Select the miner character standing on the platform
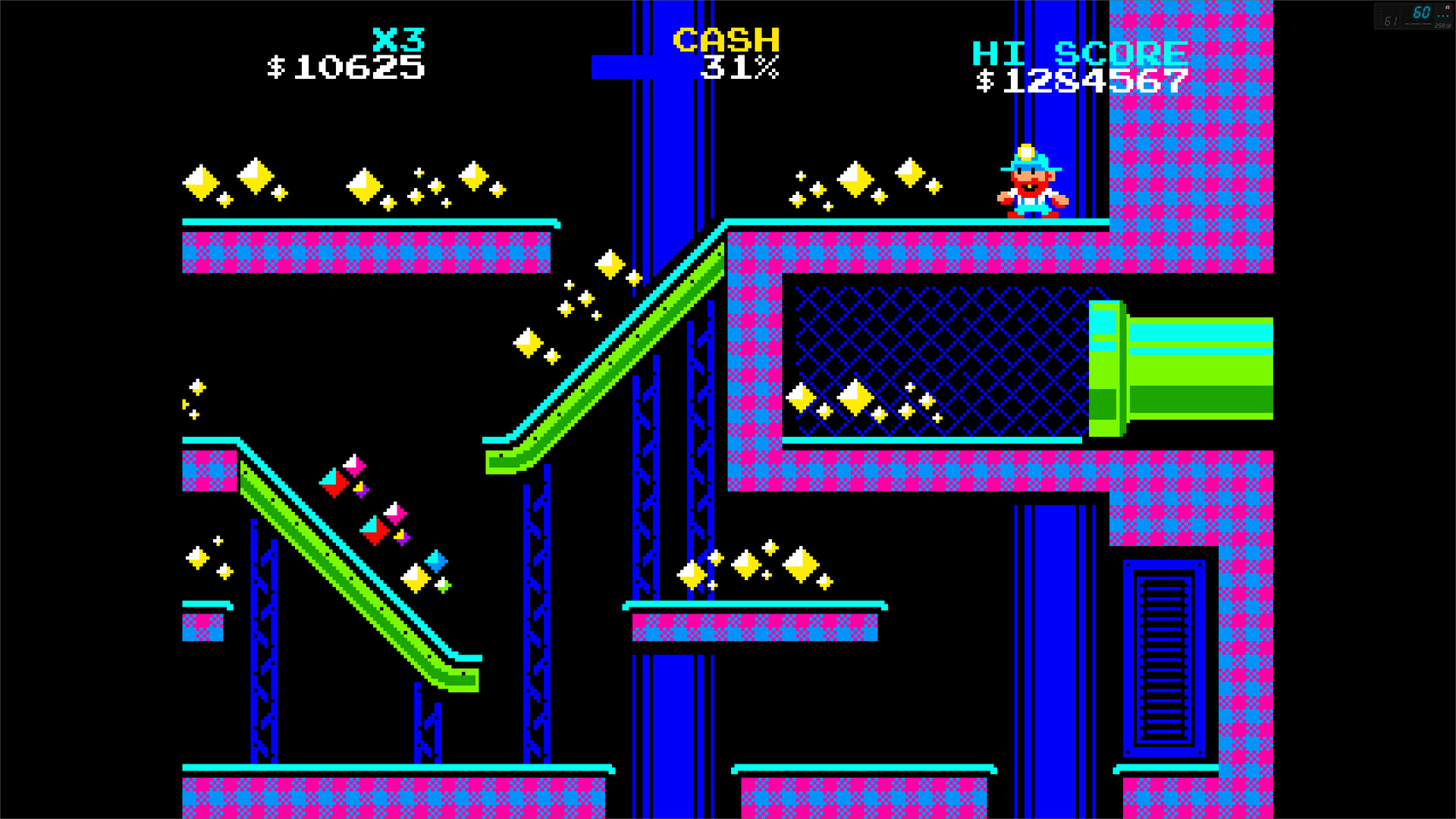Screen dimensions: 1456x819 click(x=1031, y=182)
